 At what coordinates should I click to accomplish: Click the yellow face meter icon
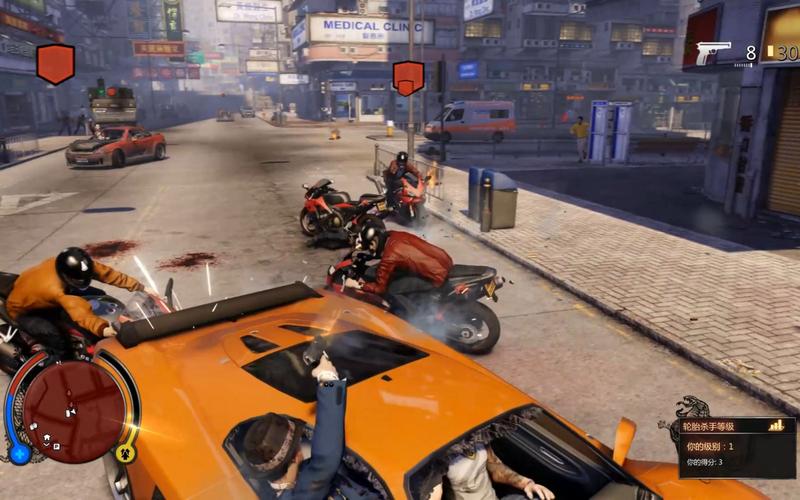126,454
